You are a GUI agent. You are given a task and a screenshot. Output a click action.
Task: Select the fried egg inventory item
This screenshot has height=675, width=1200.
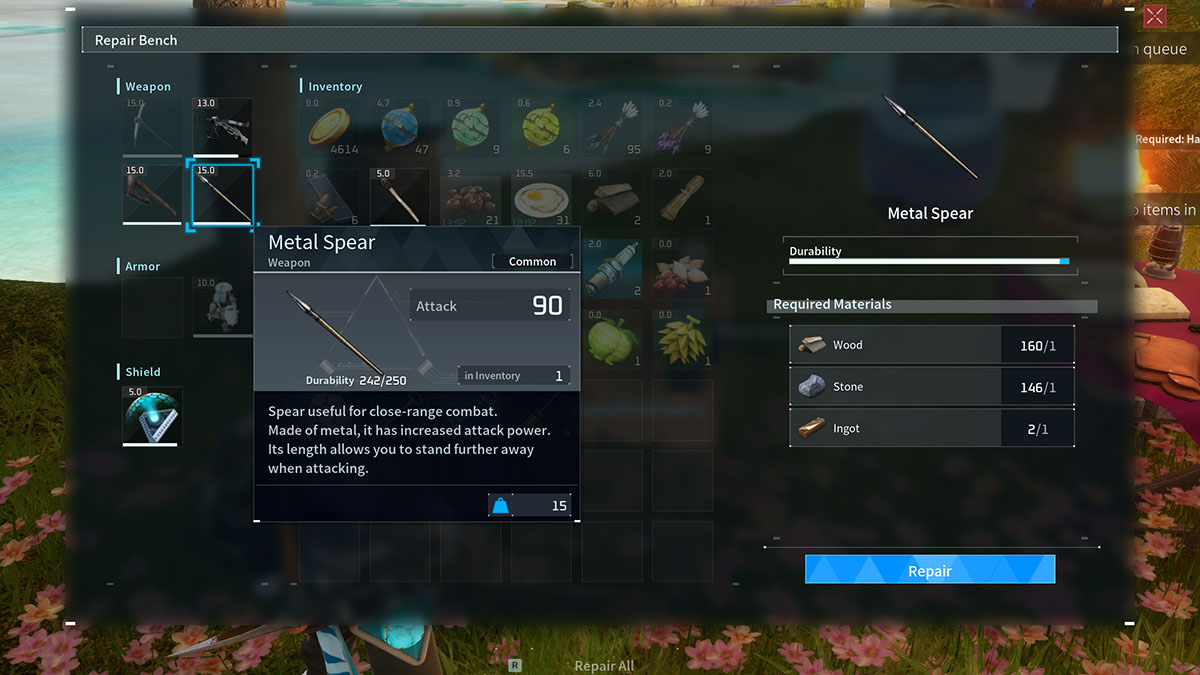point(543,197)
